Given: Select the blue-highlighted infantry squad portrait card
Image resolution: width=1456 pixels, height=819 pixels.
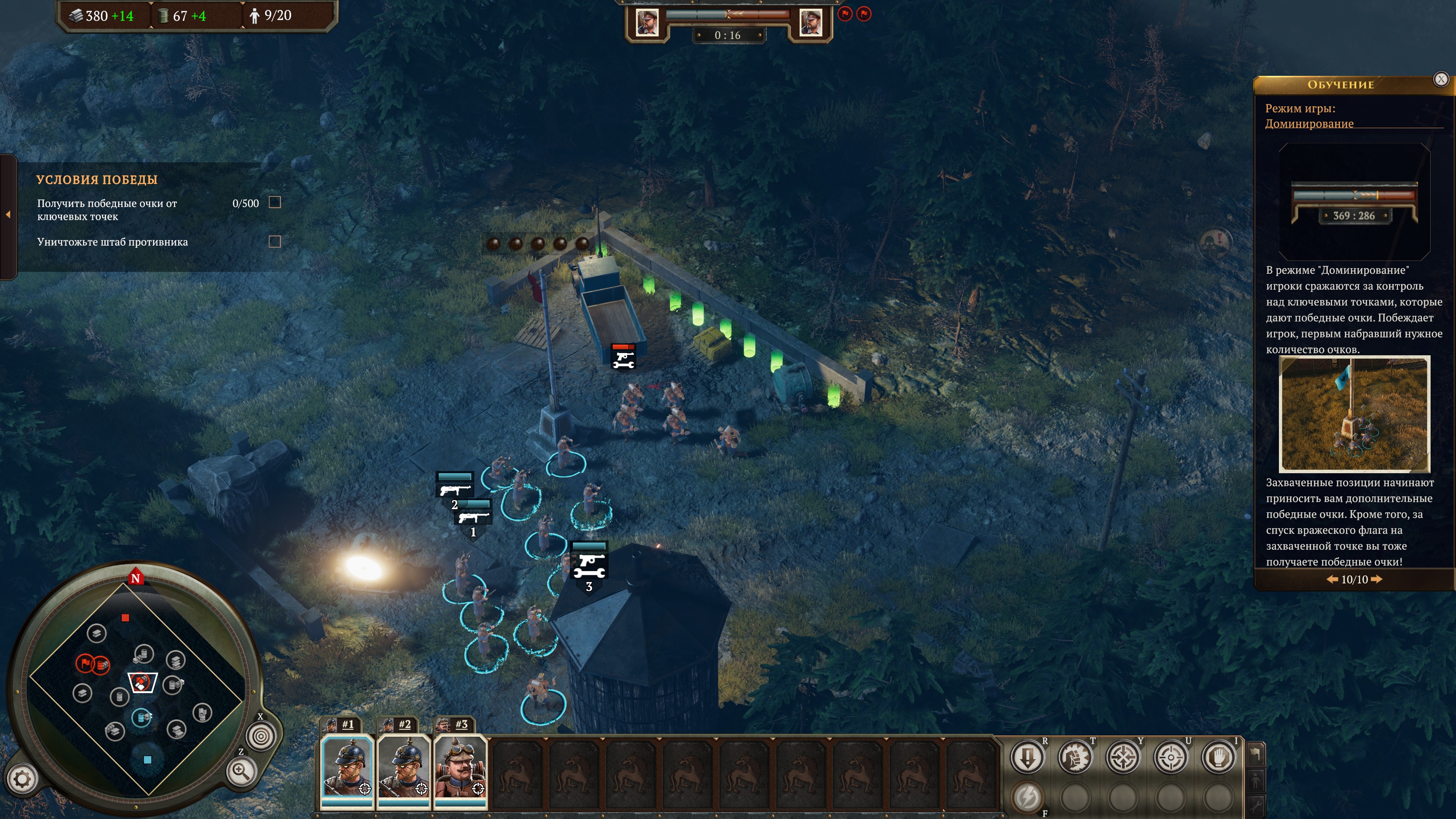Looking at the screenshot, I should pos(347,770).
